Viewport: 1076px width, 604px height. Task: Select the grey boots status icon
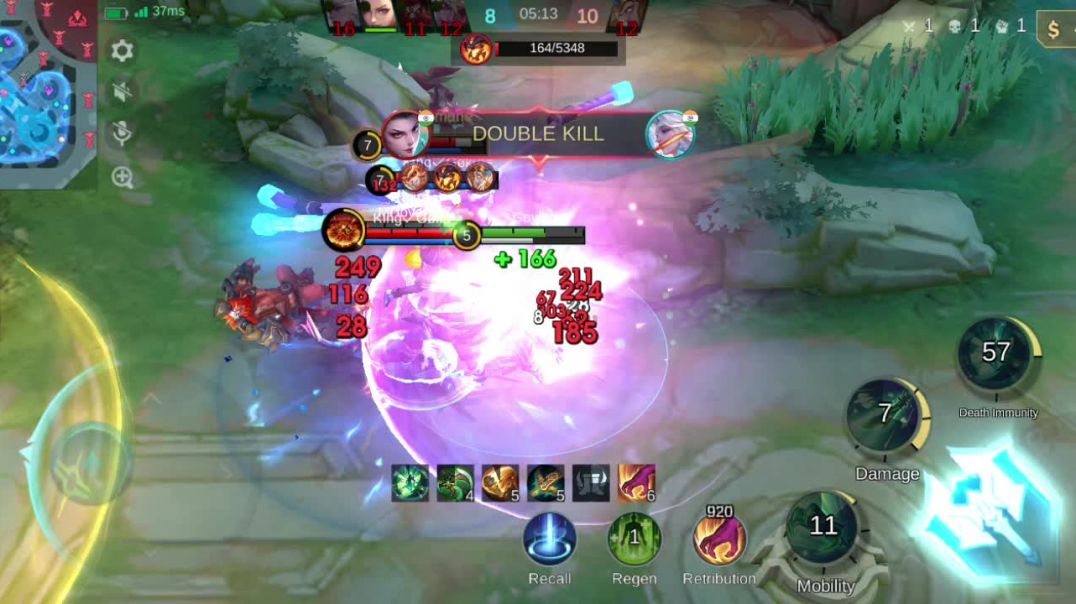click(x=591, y=483)
